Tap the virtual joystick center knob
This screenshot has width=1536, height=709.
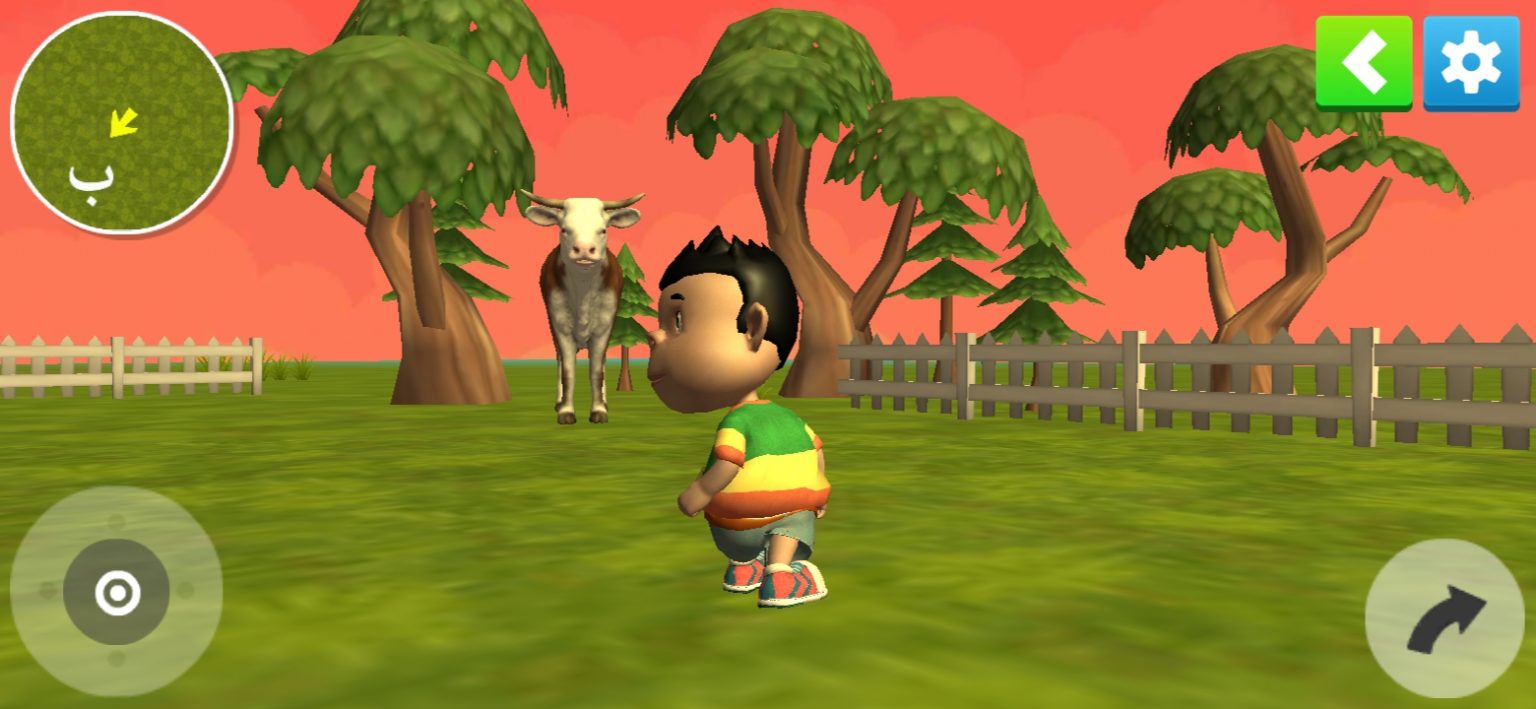pos(117,592)
